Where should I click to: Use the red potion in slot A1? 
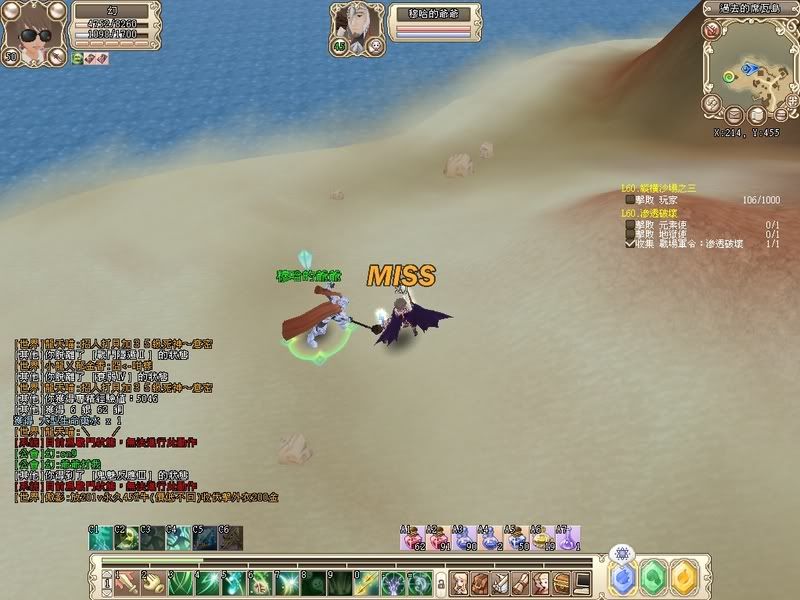point(410,540)
